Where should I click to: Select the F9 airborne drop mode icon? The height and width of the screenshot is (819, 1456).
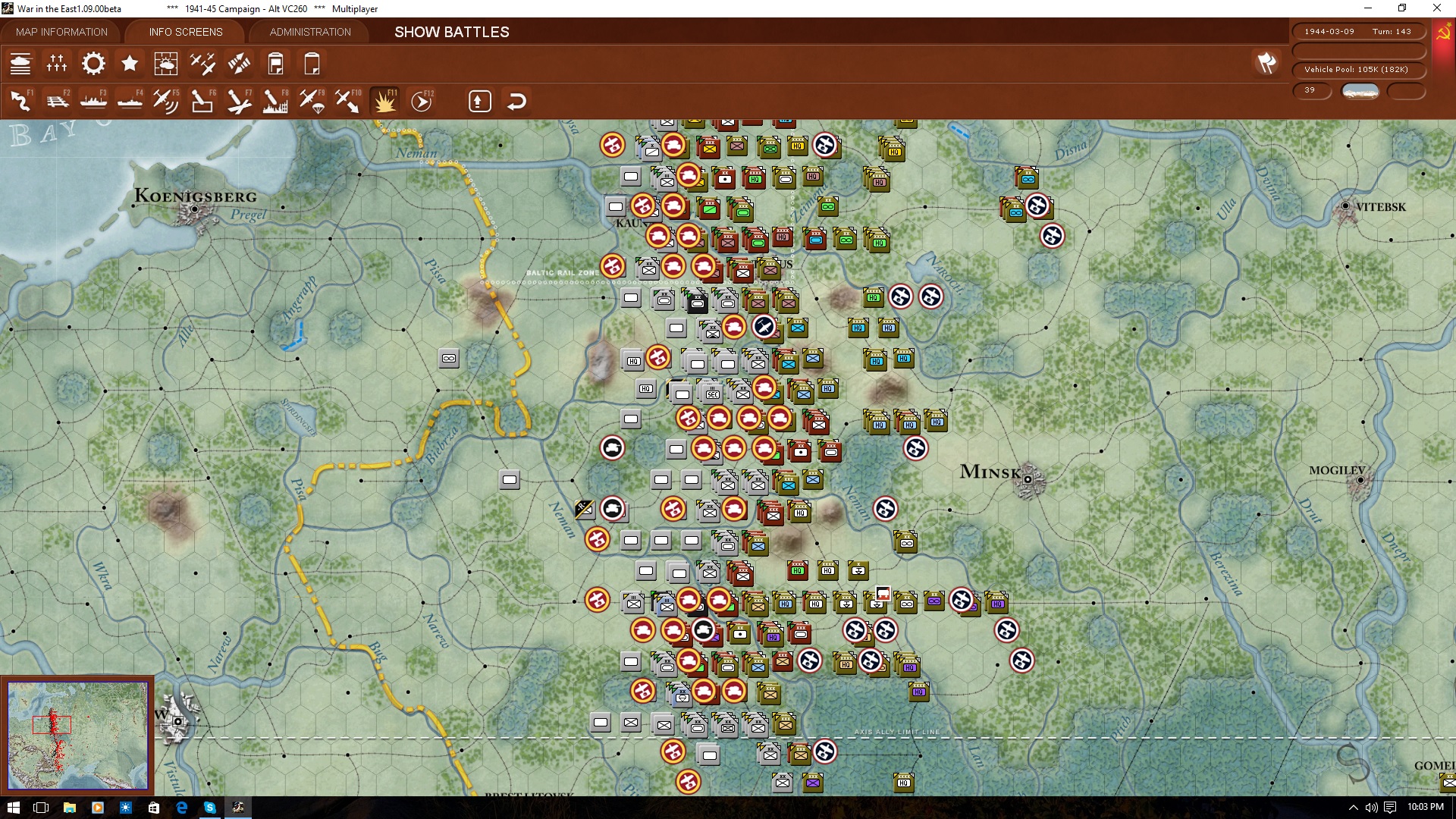coord(313,100)
